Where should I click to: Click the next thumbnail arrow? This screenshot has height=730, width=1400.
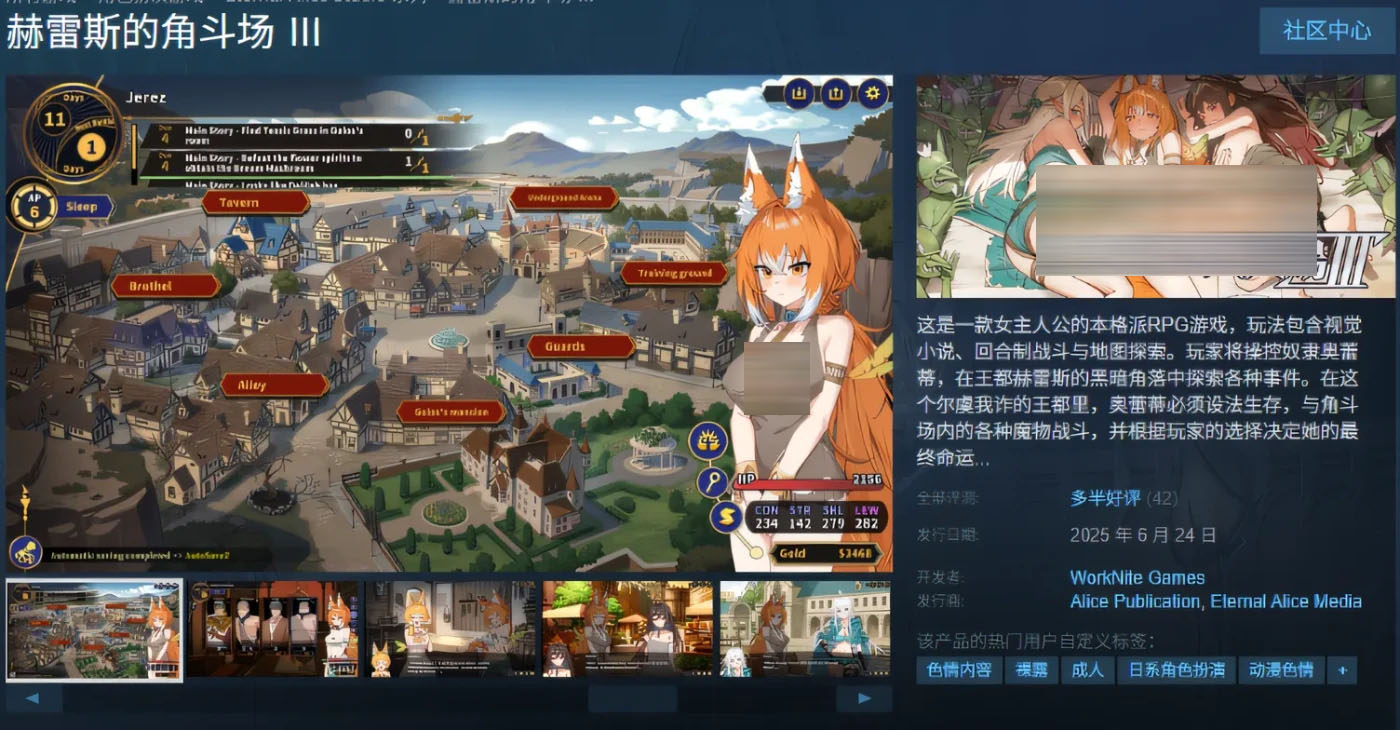pos(864,699)
